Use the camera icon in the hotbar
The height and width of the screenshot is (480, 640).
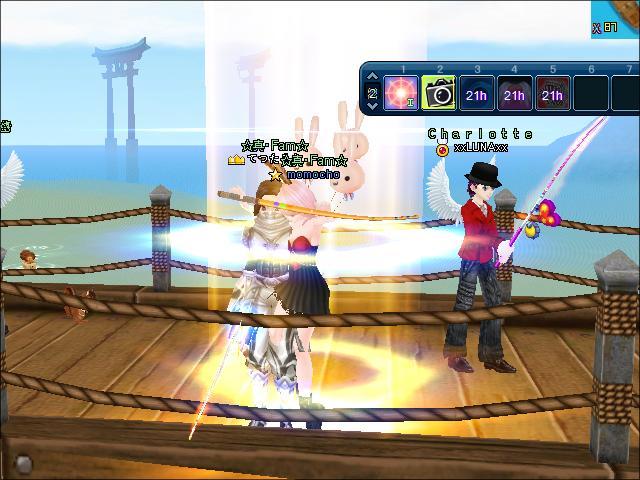[x=439, y=94]
